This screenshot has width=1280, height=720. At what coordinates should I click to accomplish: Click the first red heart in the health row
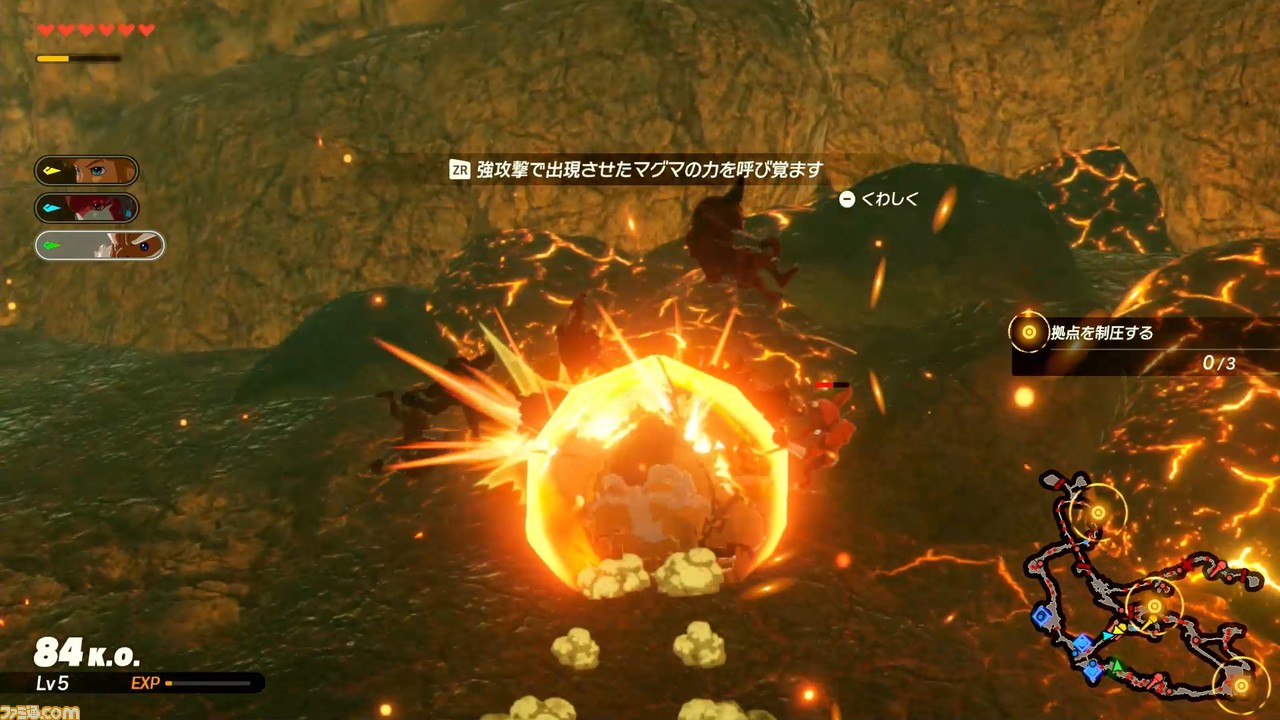click(x=44, y=29)
